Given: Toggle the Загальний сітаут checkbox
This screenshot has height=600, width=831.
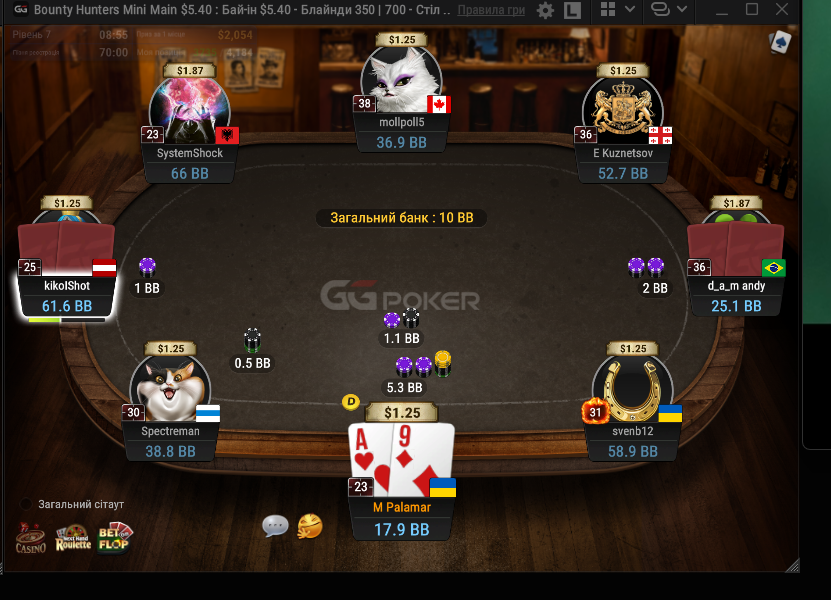Looking at the screenshot, I should (26, 504).
